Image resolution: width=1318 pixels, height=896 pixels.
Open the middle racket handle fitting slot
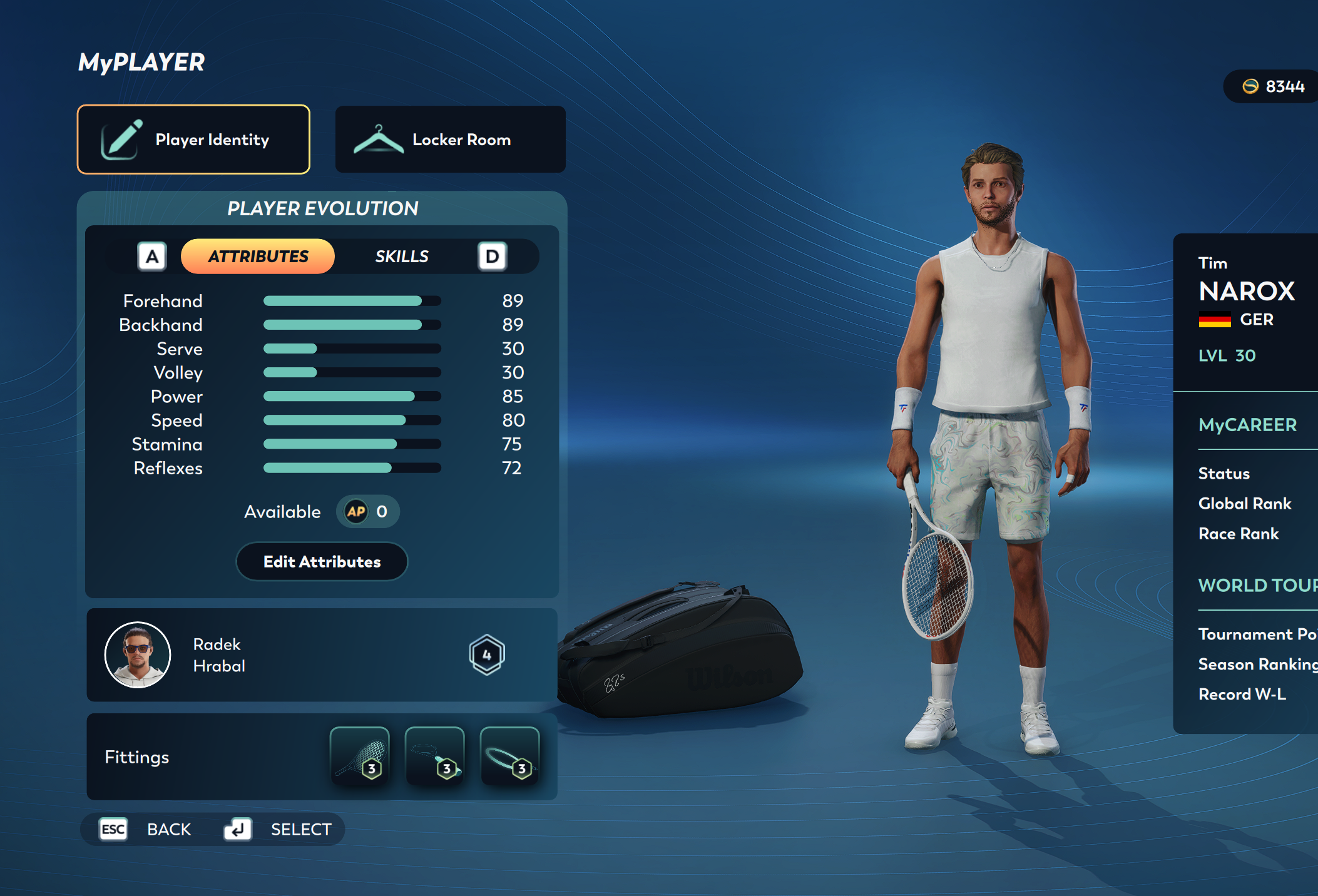click(x=434, y=756)
